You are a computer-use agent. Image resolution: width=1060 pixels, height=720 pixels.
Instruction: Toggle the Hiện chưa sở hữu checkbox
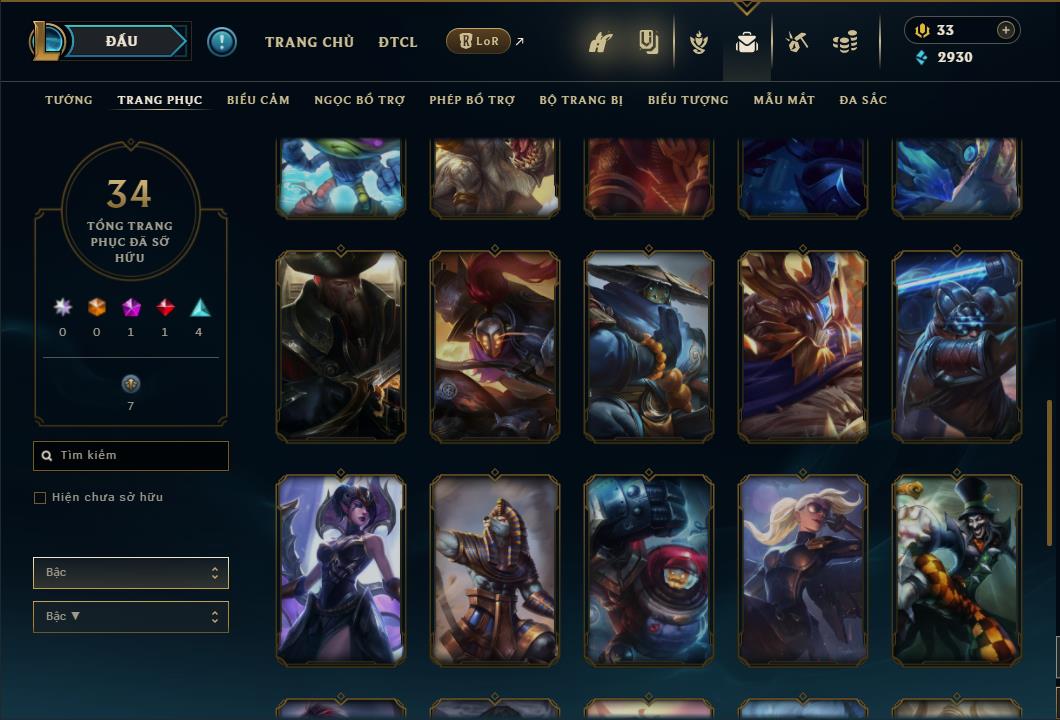tap(40, 498)
